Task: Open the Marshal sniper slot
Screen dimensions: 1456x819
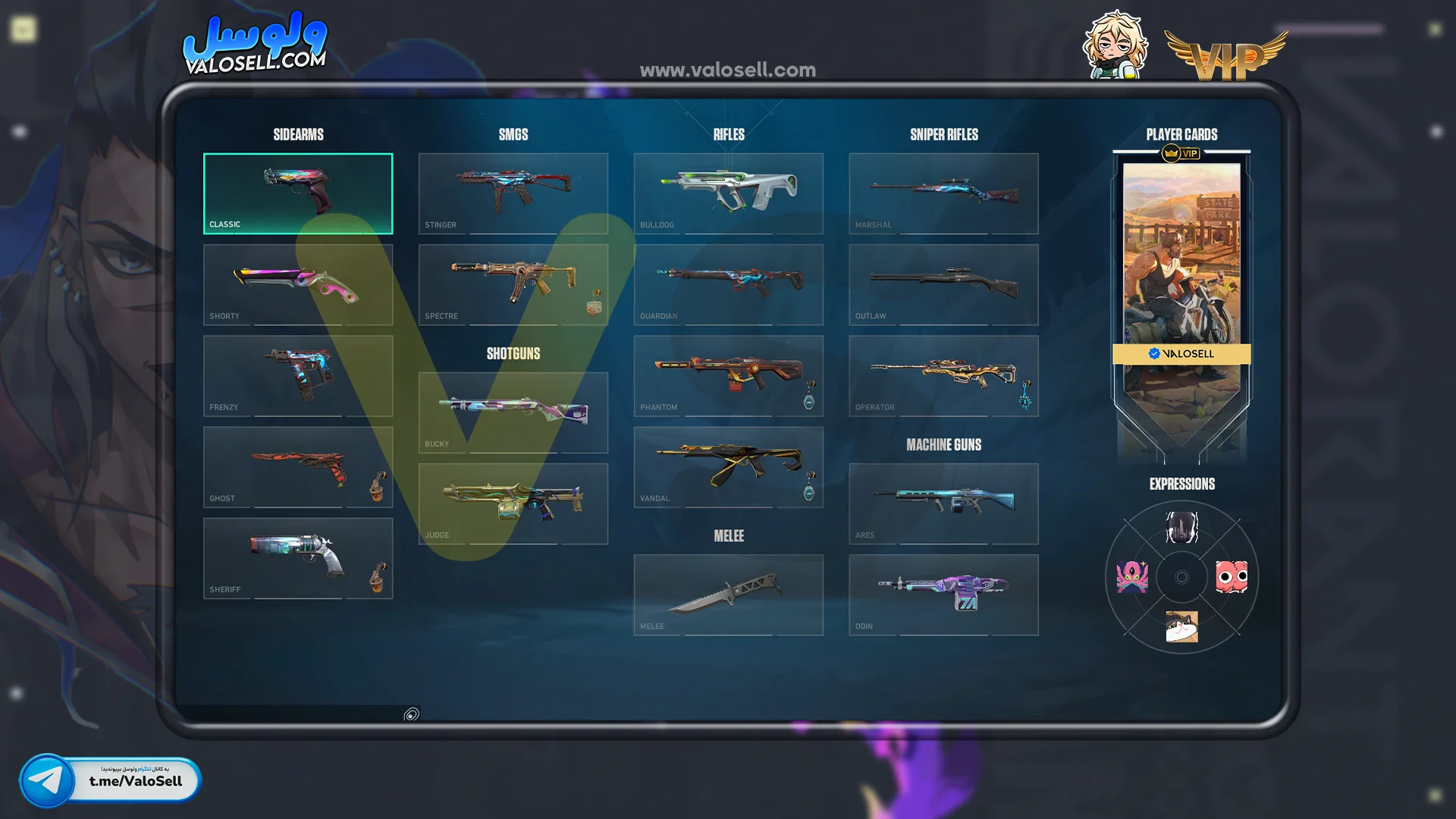Action: pos(944,193)
